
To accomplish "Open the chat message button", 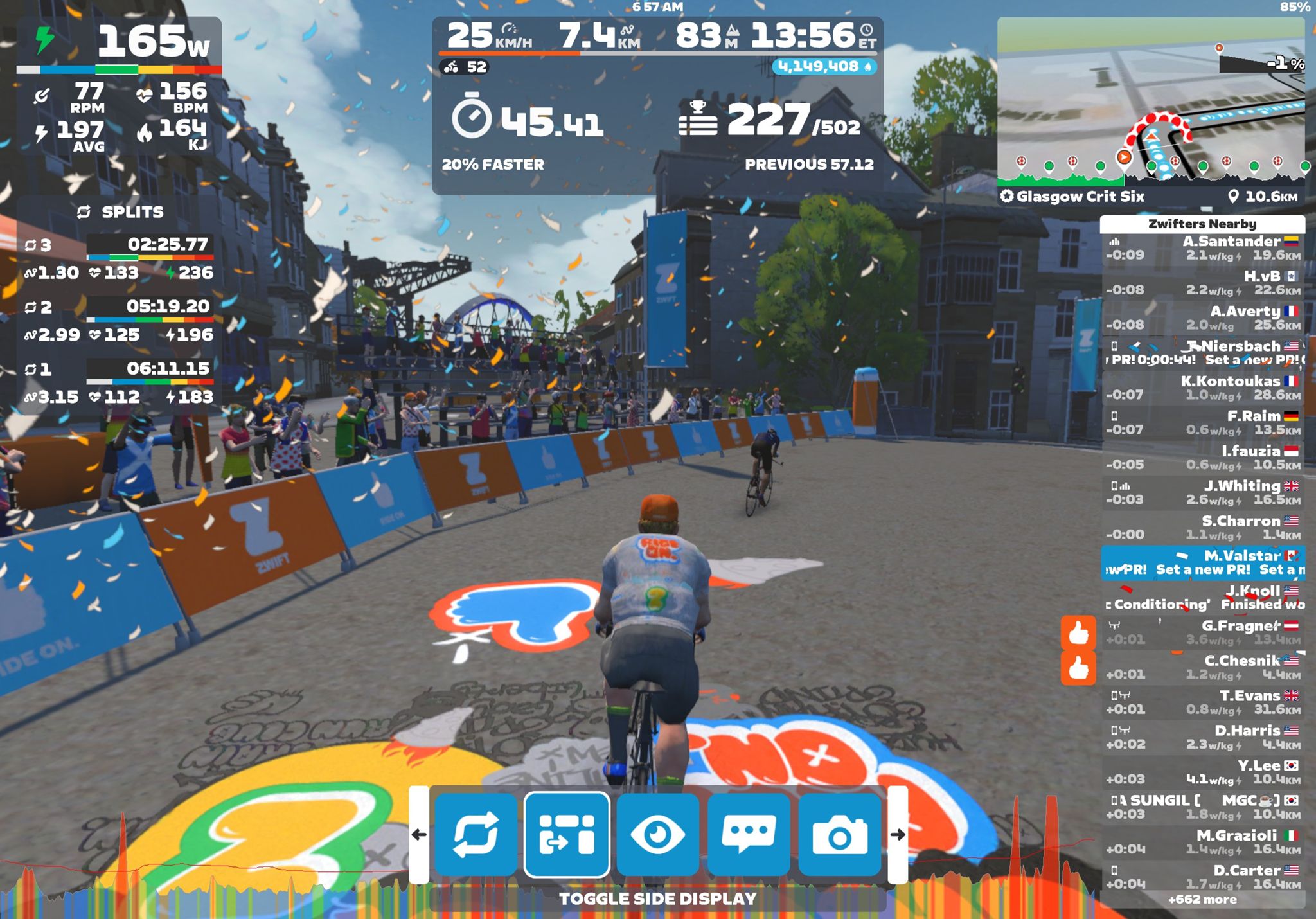I will pos(749,834).
